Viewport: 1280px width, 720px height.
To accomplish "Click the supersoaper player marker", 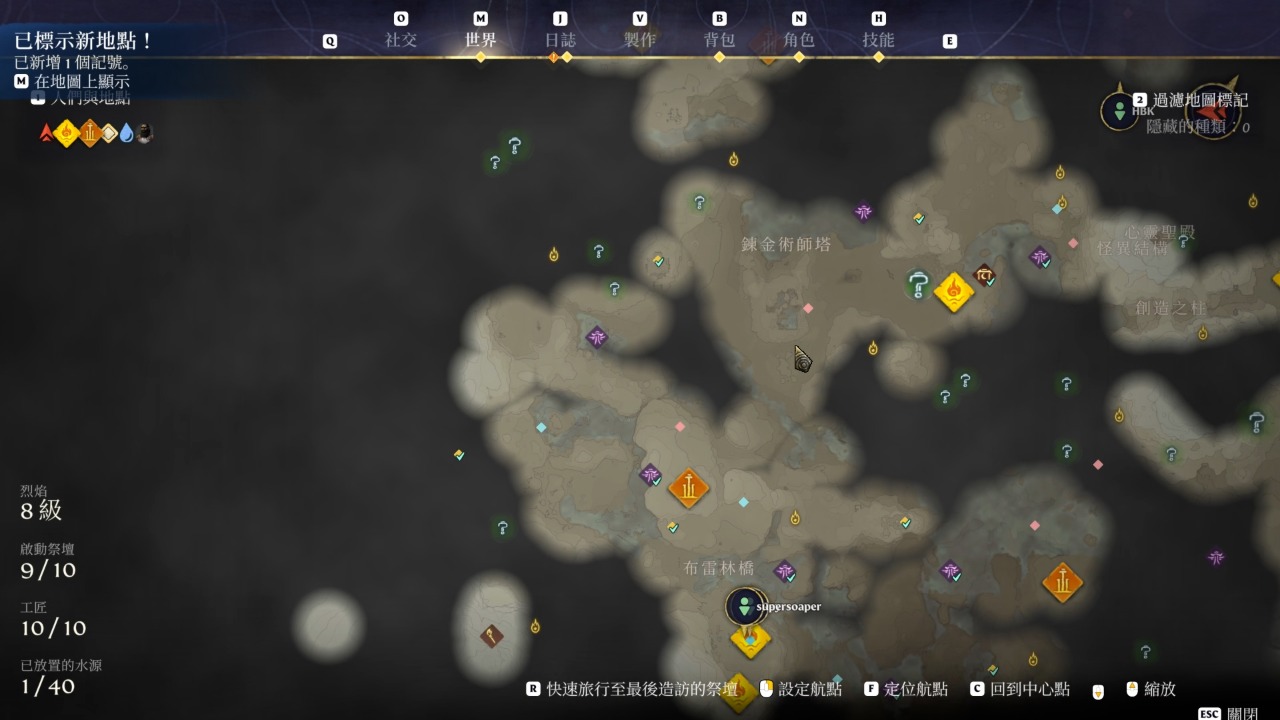I will pos(745,606).
